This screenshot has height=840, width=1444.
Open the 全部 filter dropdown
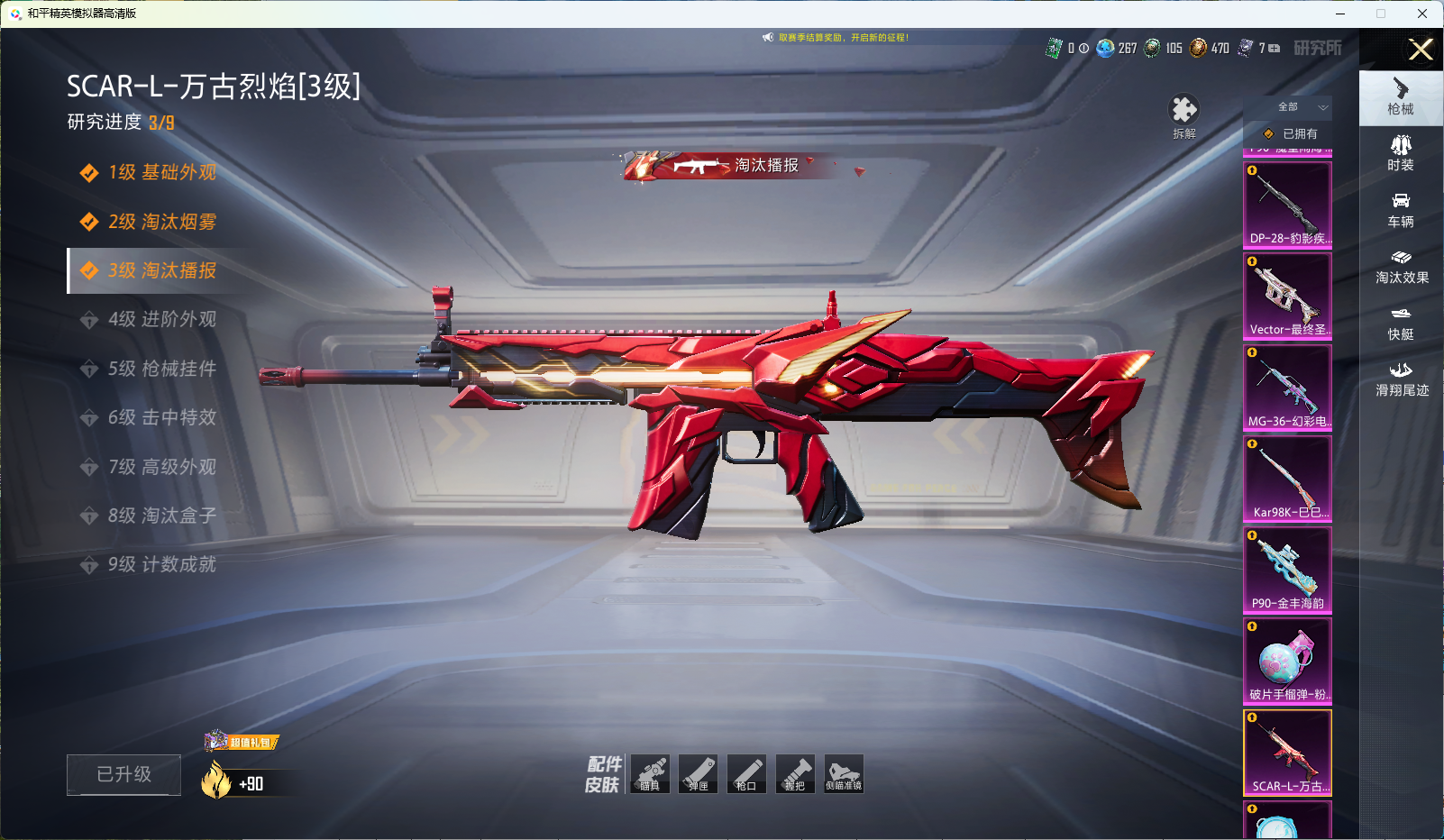click(1298, 107)
